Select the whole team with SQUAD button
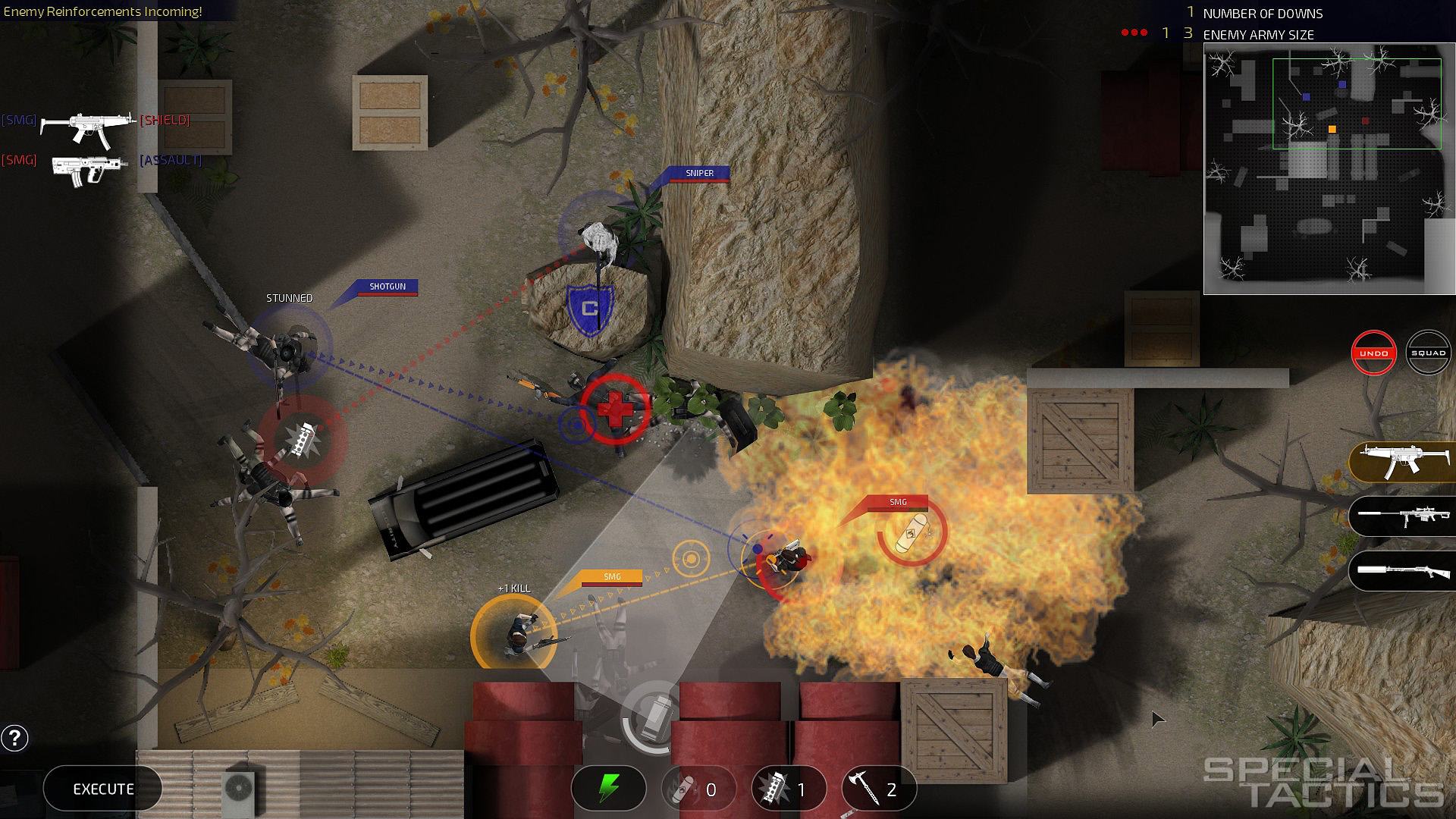 pos(1428,353)
